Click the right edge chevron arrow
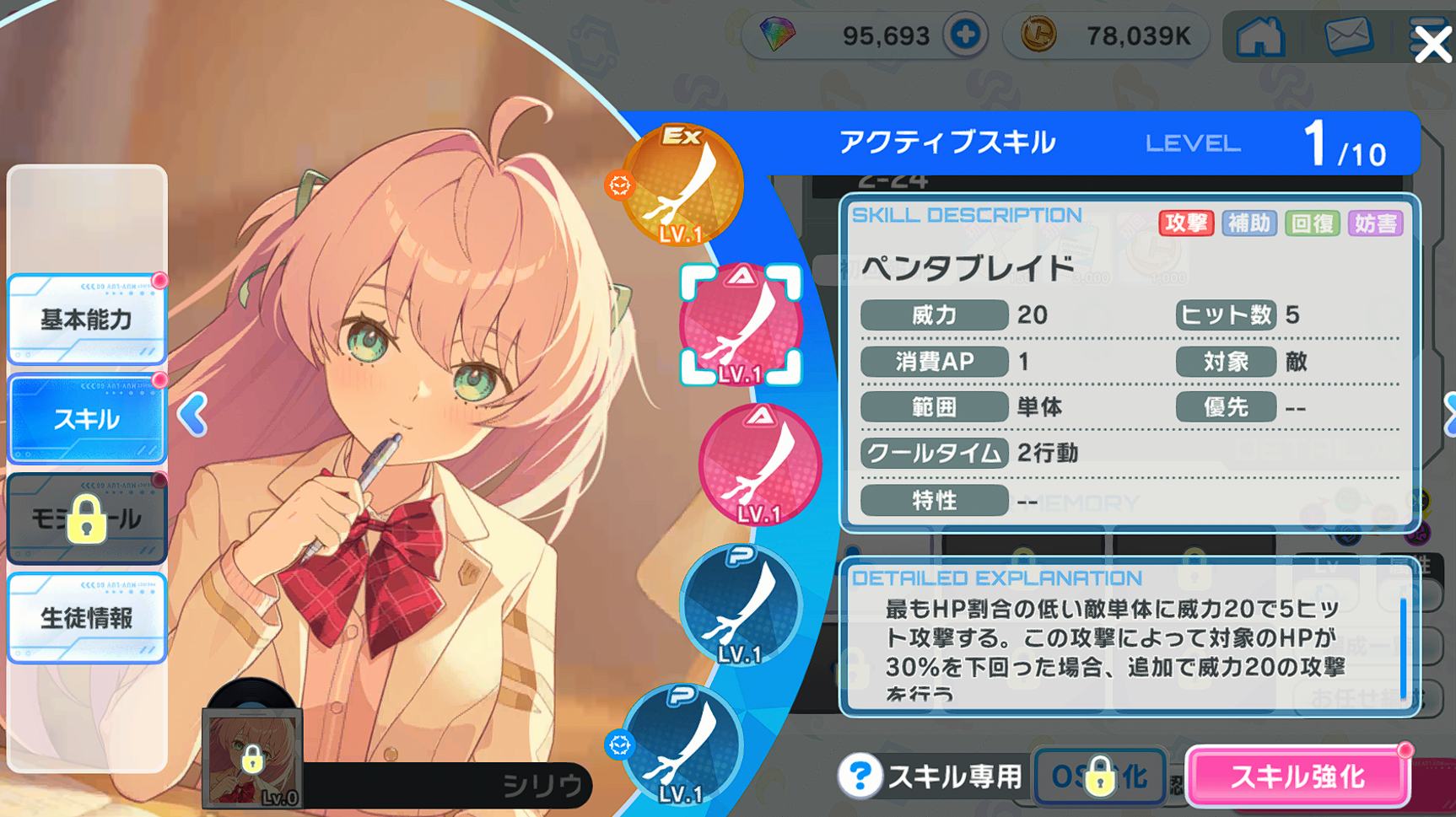This screenshot has height=817, width=1456. coord(1452,413)
